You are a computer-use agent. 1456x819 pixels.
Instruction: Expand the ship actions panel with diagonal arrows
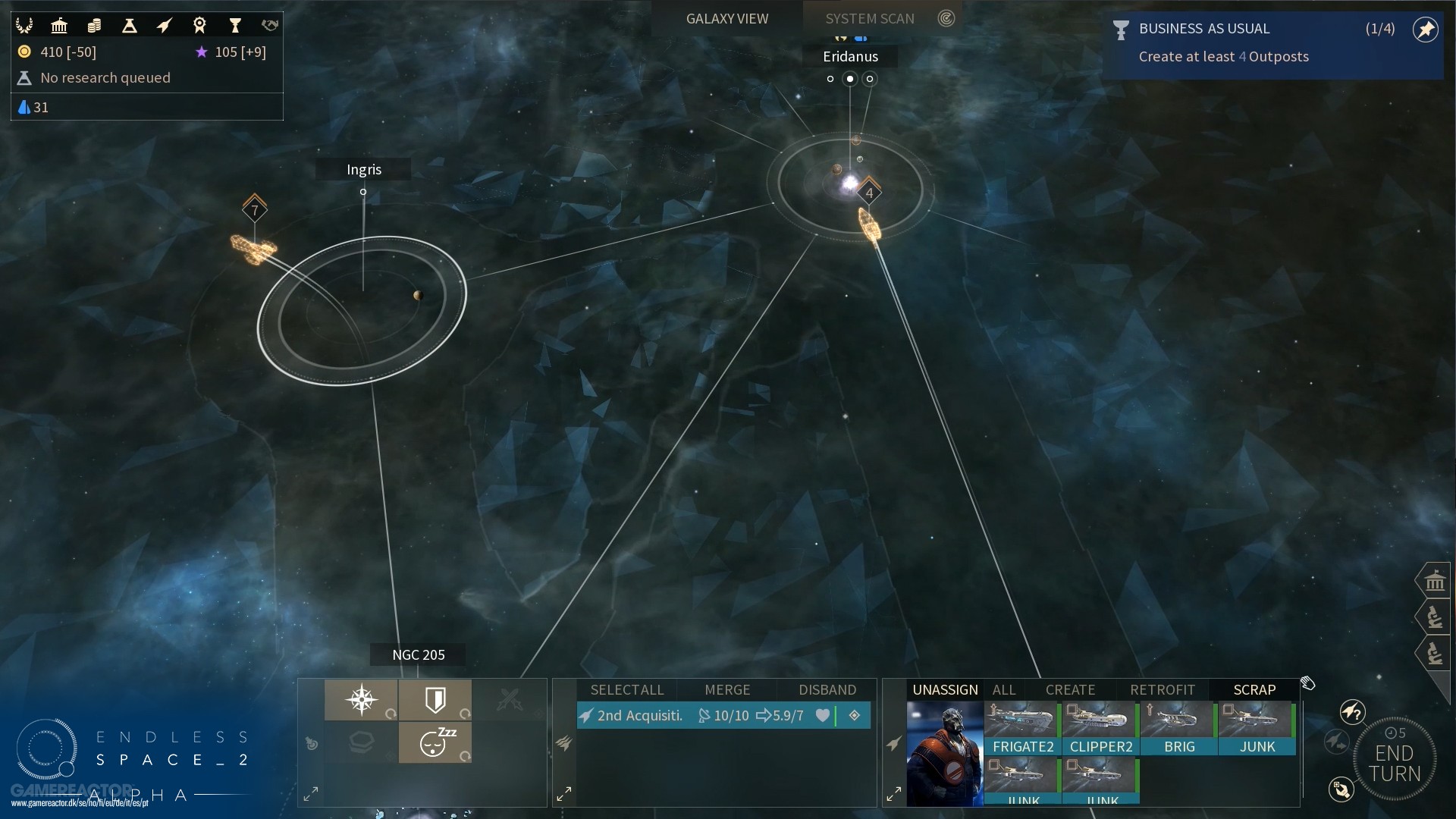[x=311, y=793]
